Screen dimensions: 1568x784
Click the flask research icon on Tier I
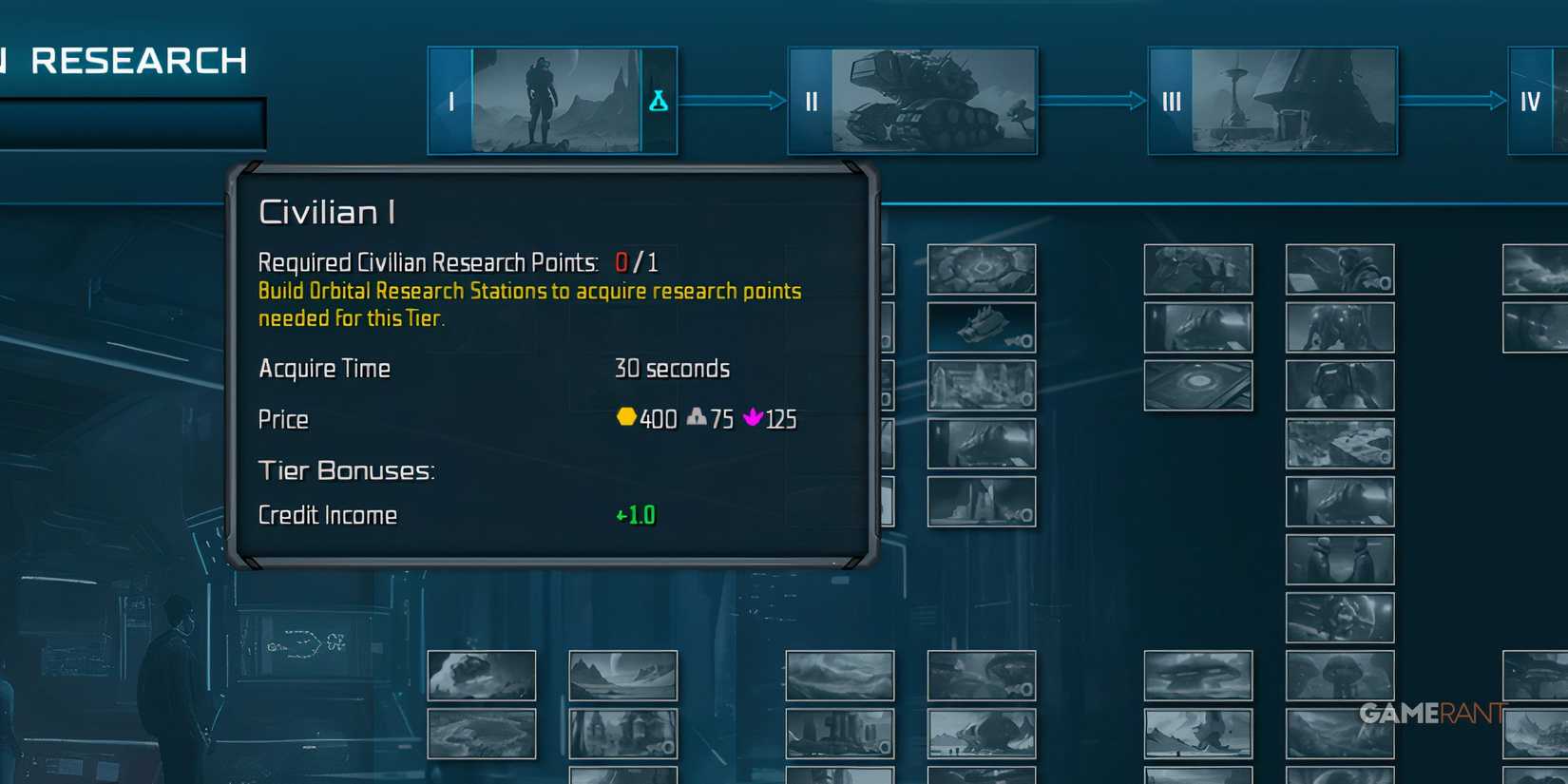[657, 101]
